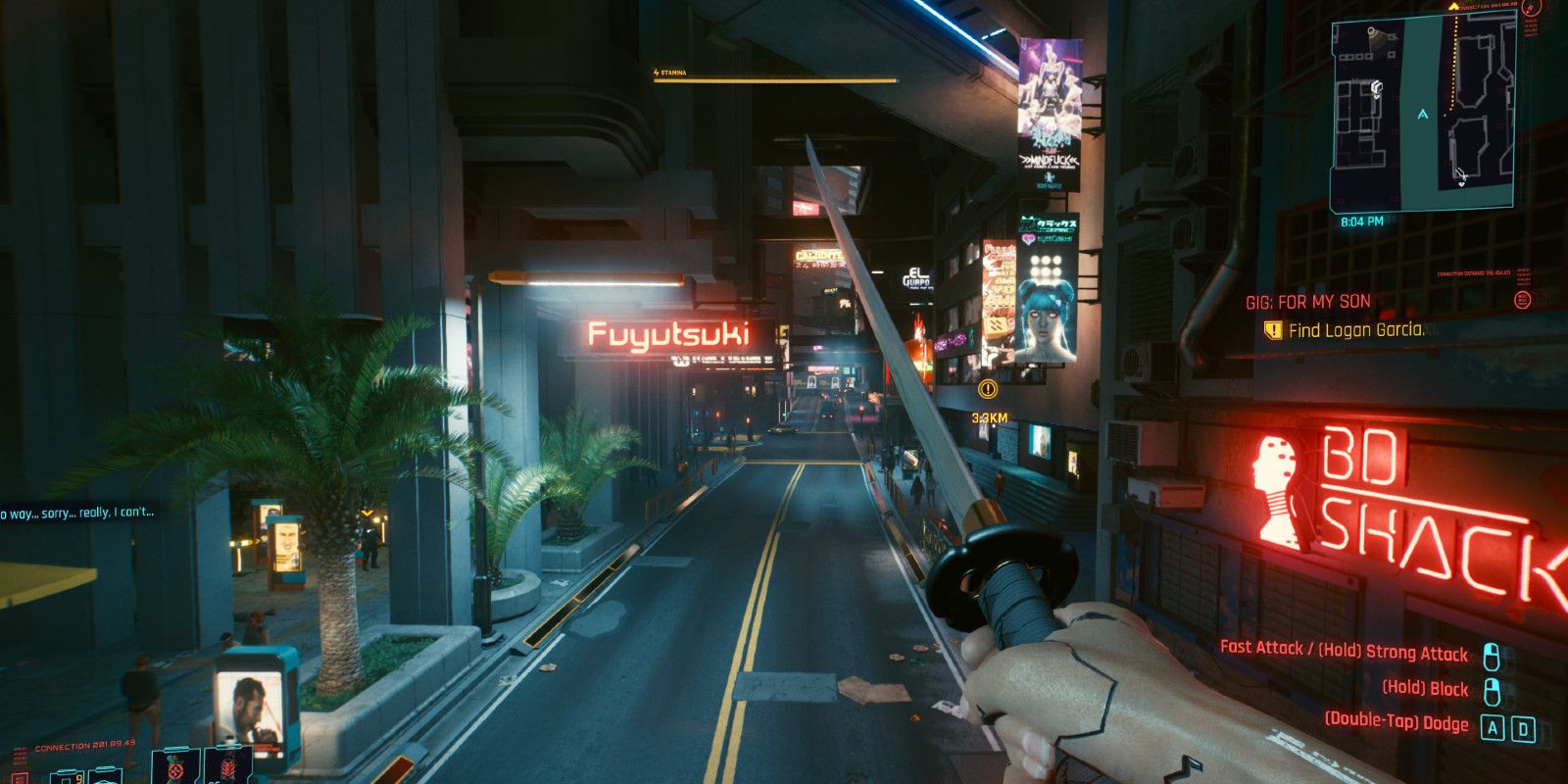This screenshot has height=784, width=1568.
Task: Click the yellow Stamina bar
Action: [x=774, y=79]
